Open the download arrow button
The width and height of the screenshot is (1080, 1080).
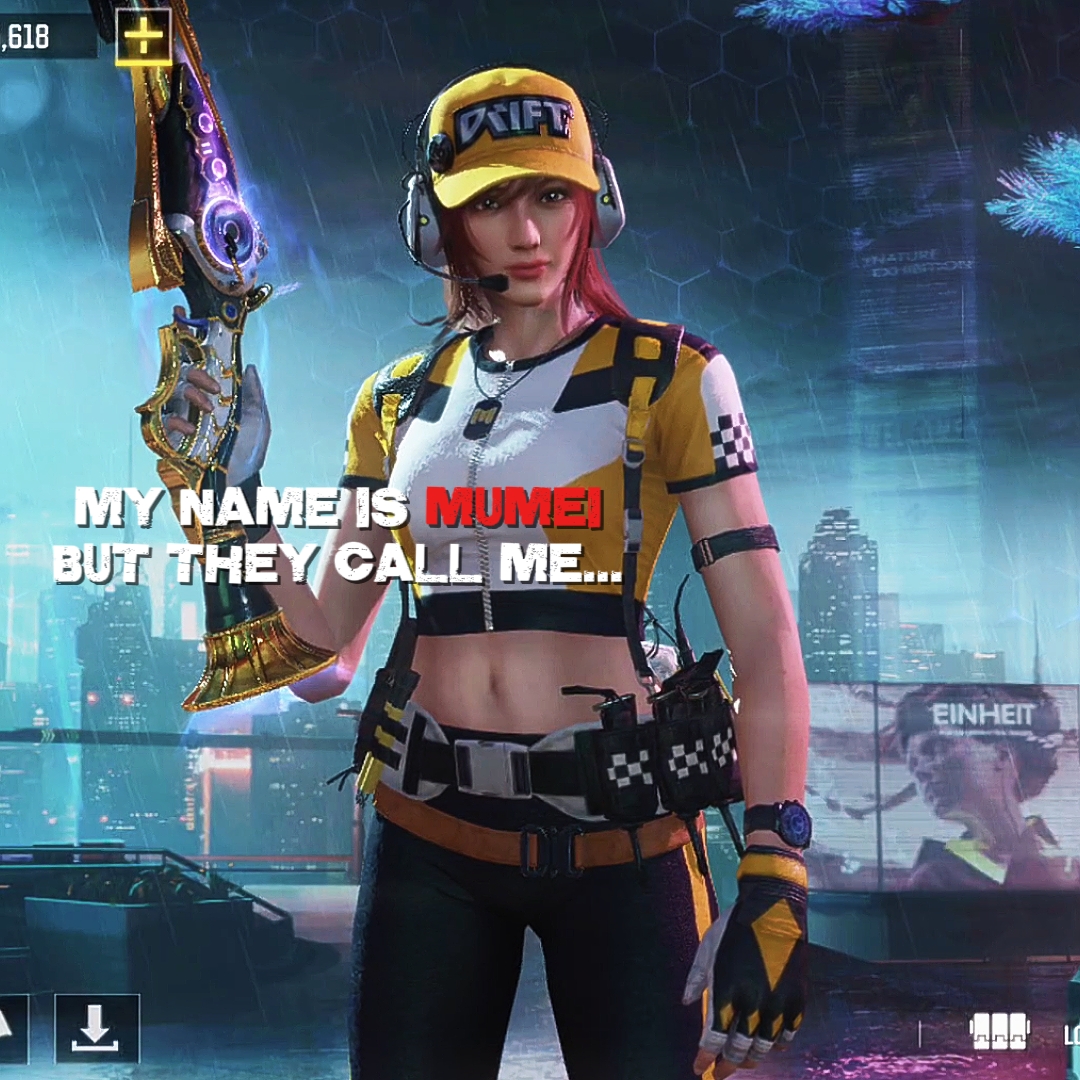click(96, 1028)
